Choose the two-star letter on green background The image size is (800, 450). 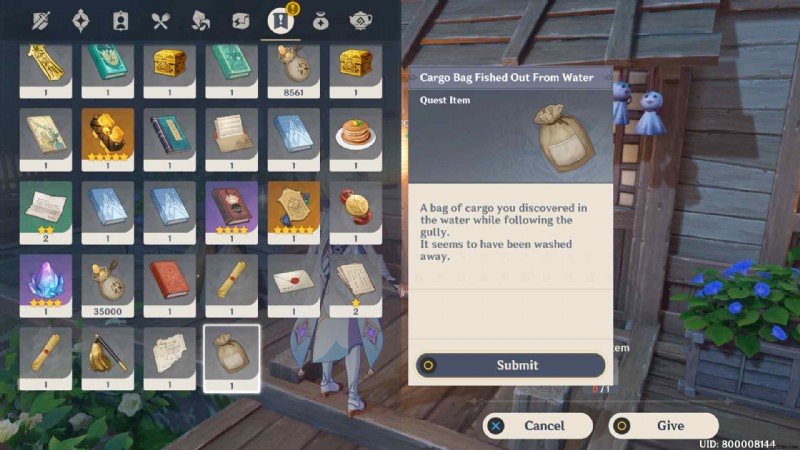[46, 208]
